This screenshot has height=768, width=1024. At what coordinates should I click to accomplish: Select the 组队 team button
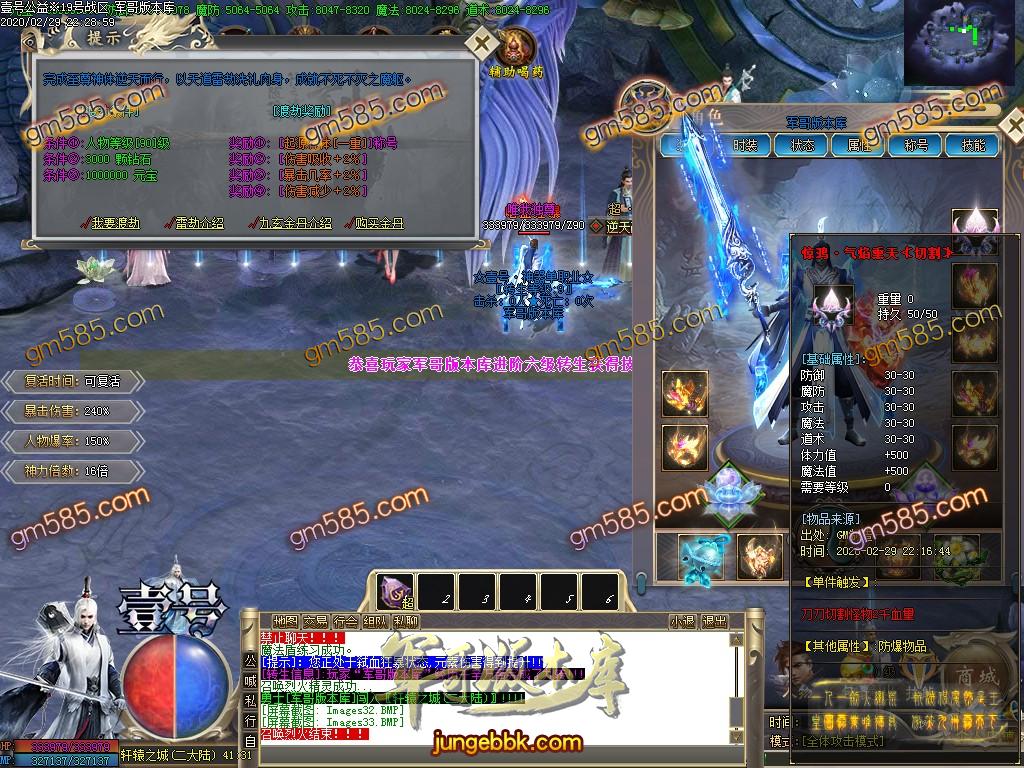pyautogui.click(x=377, y=621)
